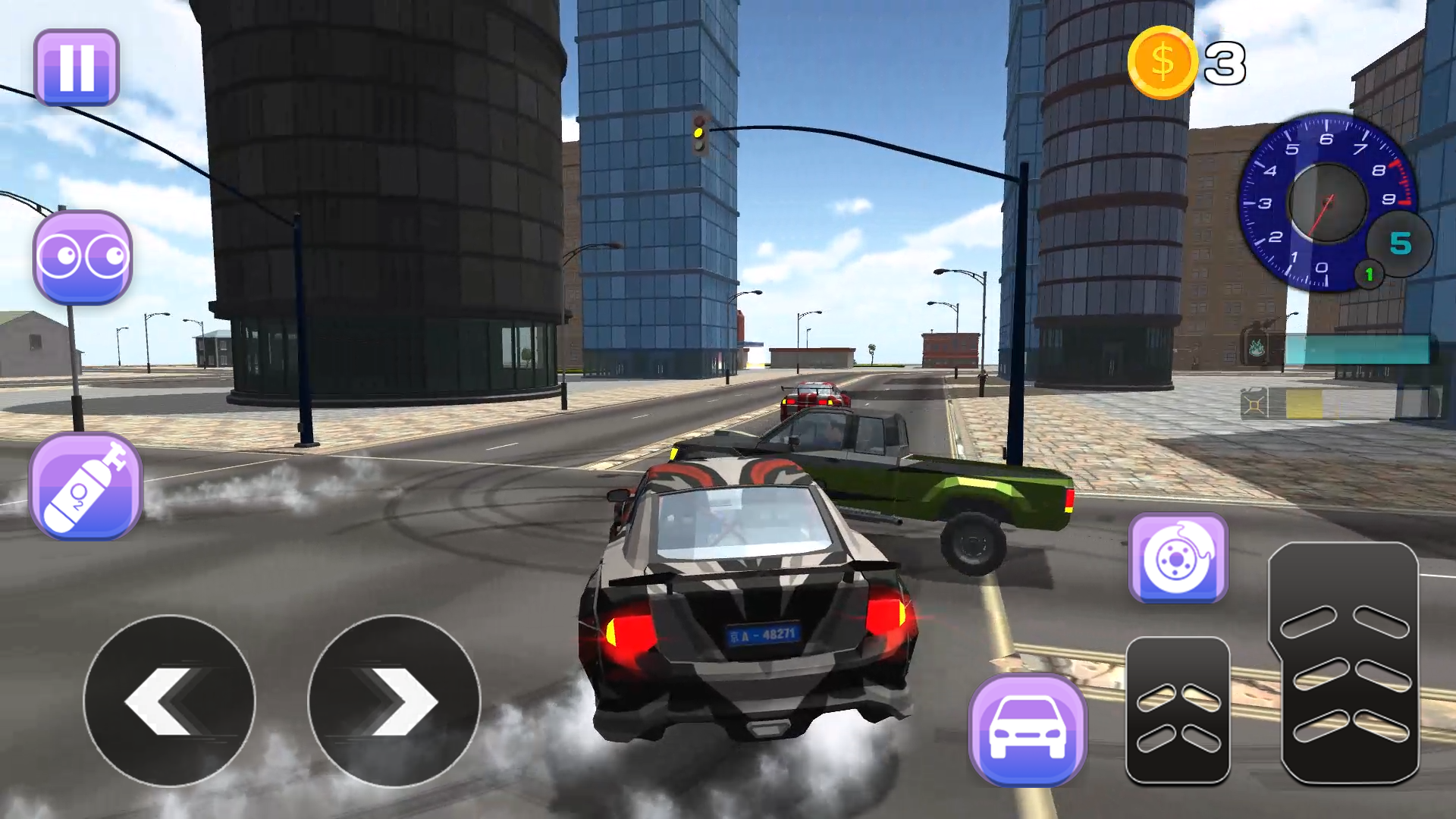The height and width of the screenshot is (819, 1456).
Task: Tap the hanging traffic light
Action: pos(699,133)
